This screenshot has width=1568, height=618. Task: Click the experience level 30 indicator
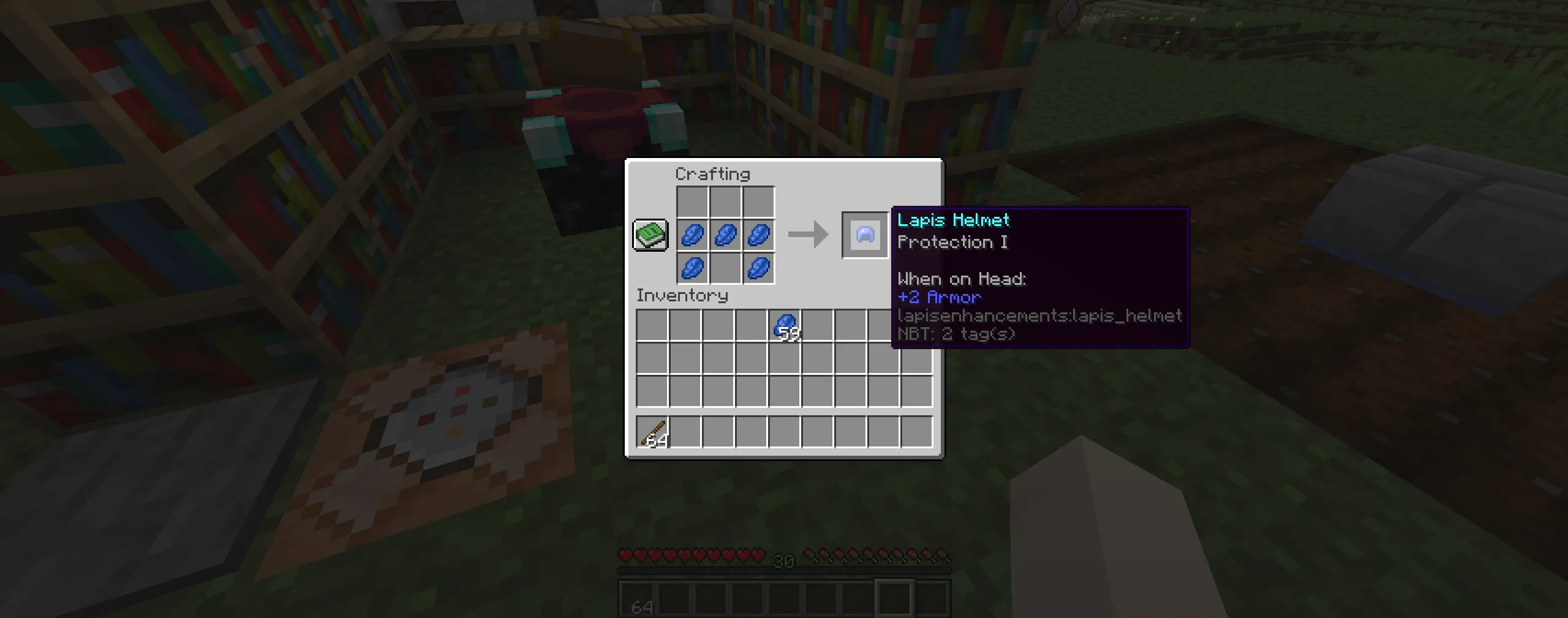pyautogui.click(x=785, y=559)
